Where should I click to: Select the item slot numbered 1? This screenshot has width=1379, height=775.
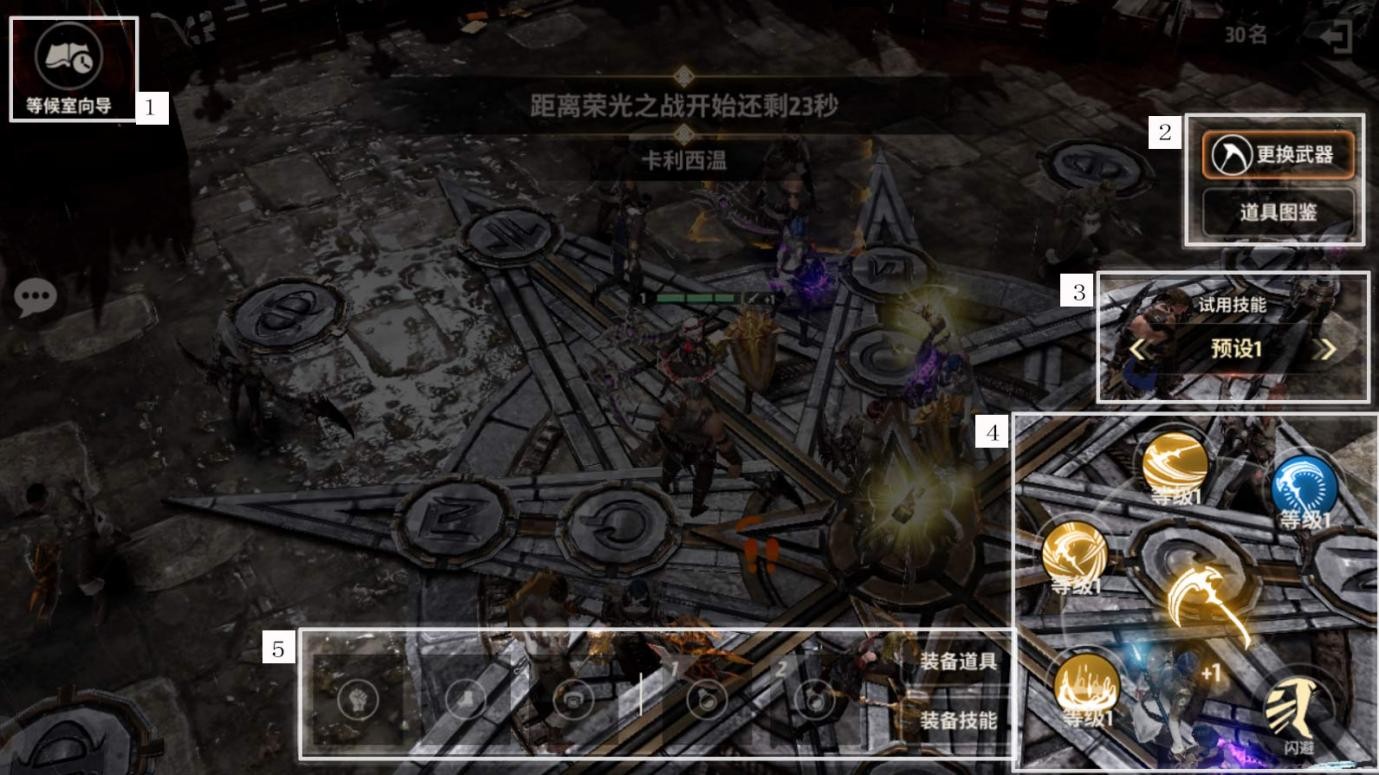point(705,698)
